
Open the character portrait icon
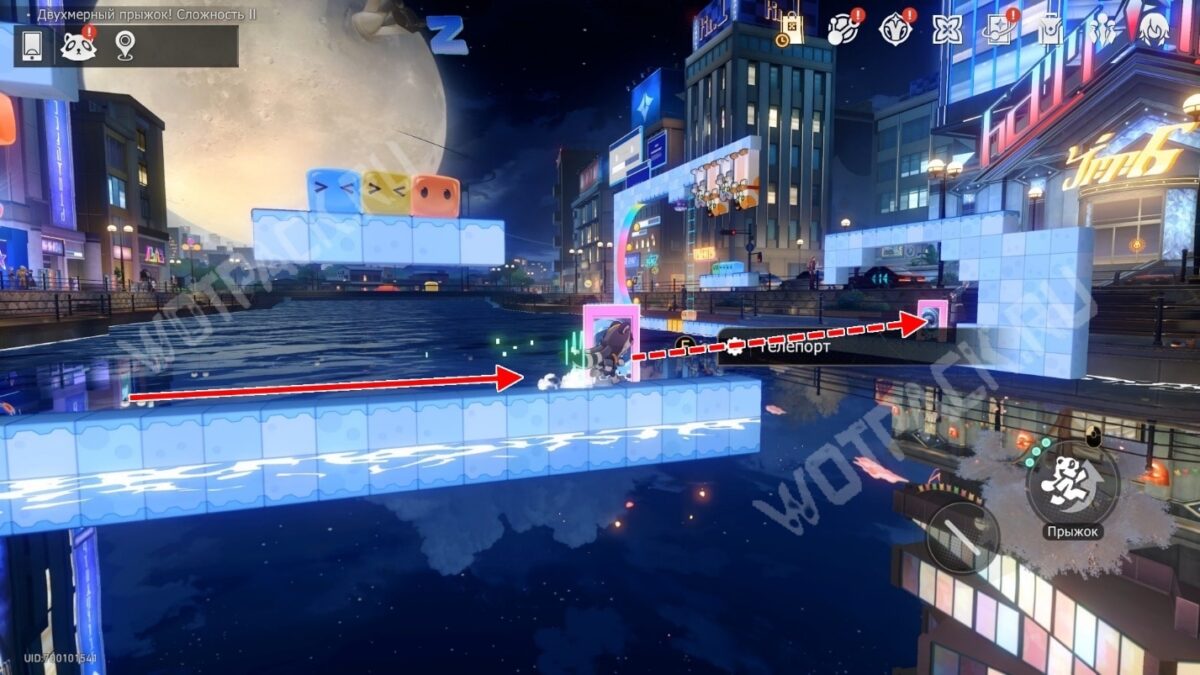1154,29
